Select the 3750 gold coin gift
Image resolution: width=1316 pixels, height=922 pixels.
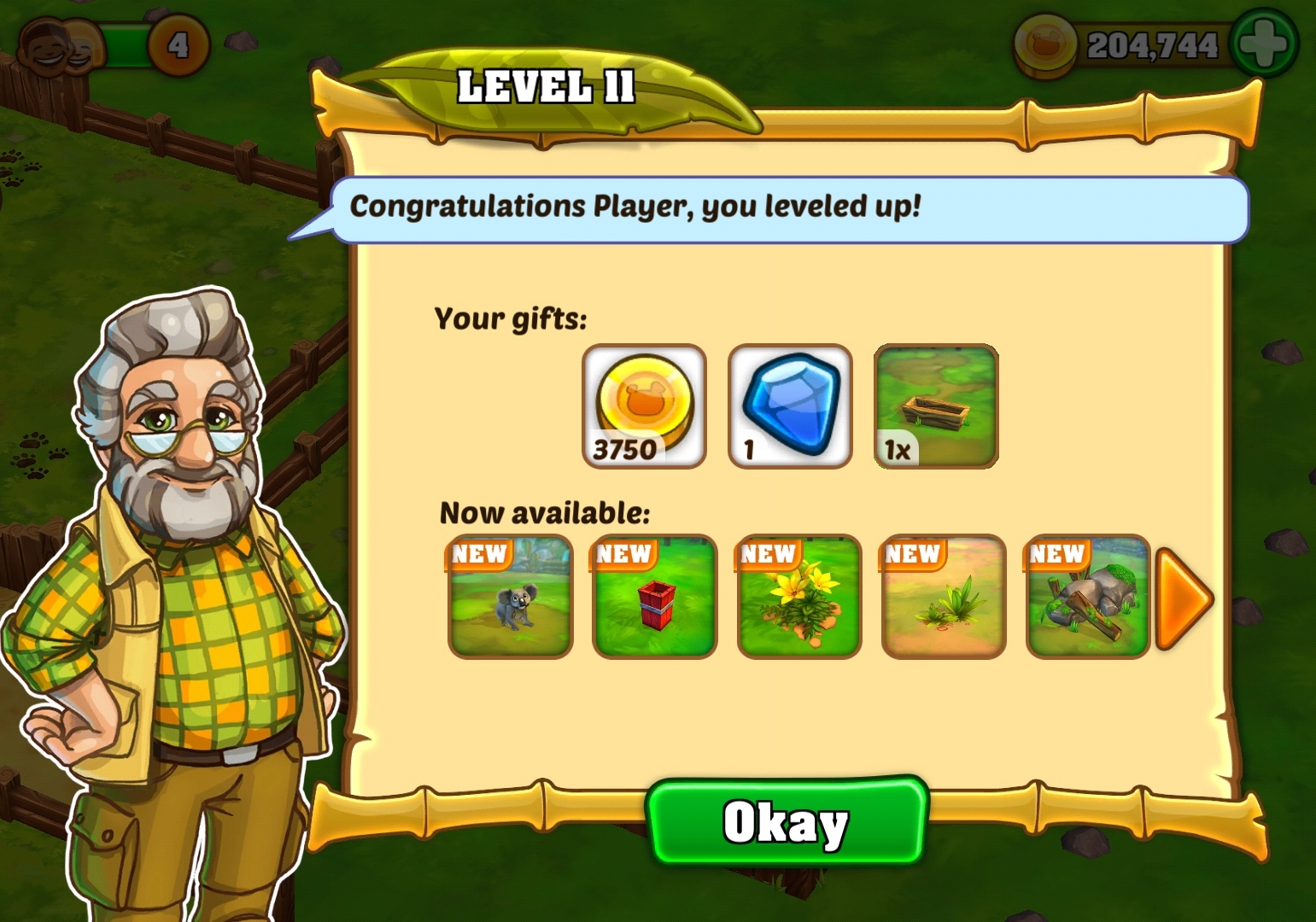[644, 406]
